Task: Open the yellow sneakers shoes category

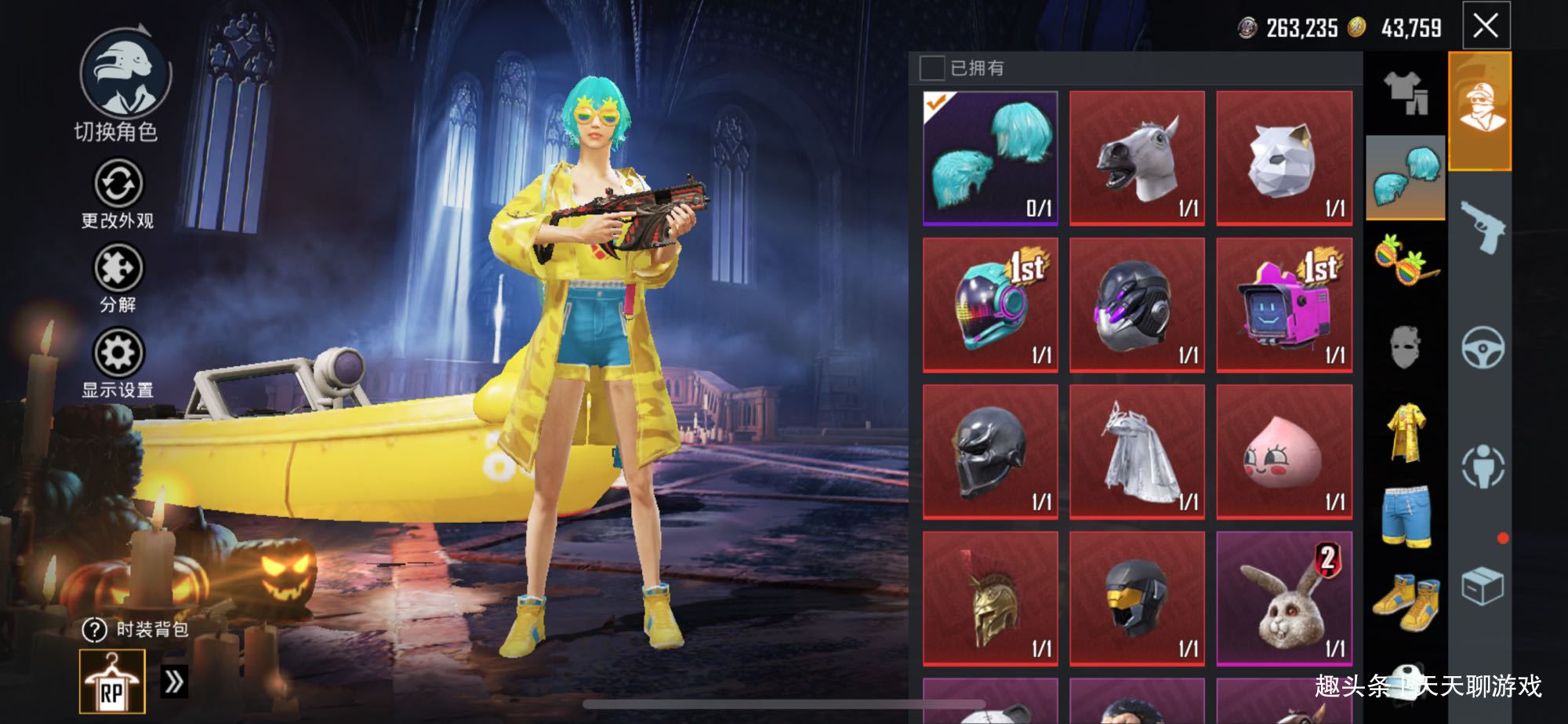Action: (x=1405, y=602)
